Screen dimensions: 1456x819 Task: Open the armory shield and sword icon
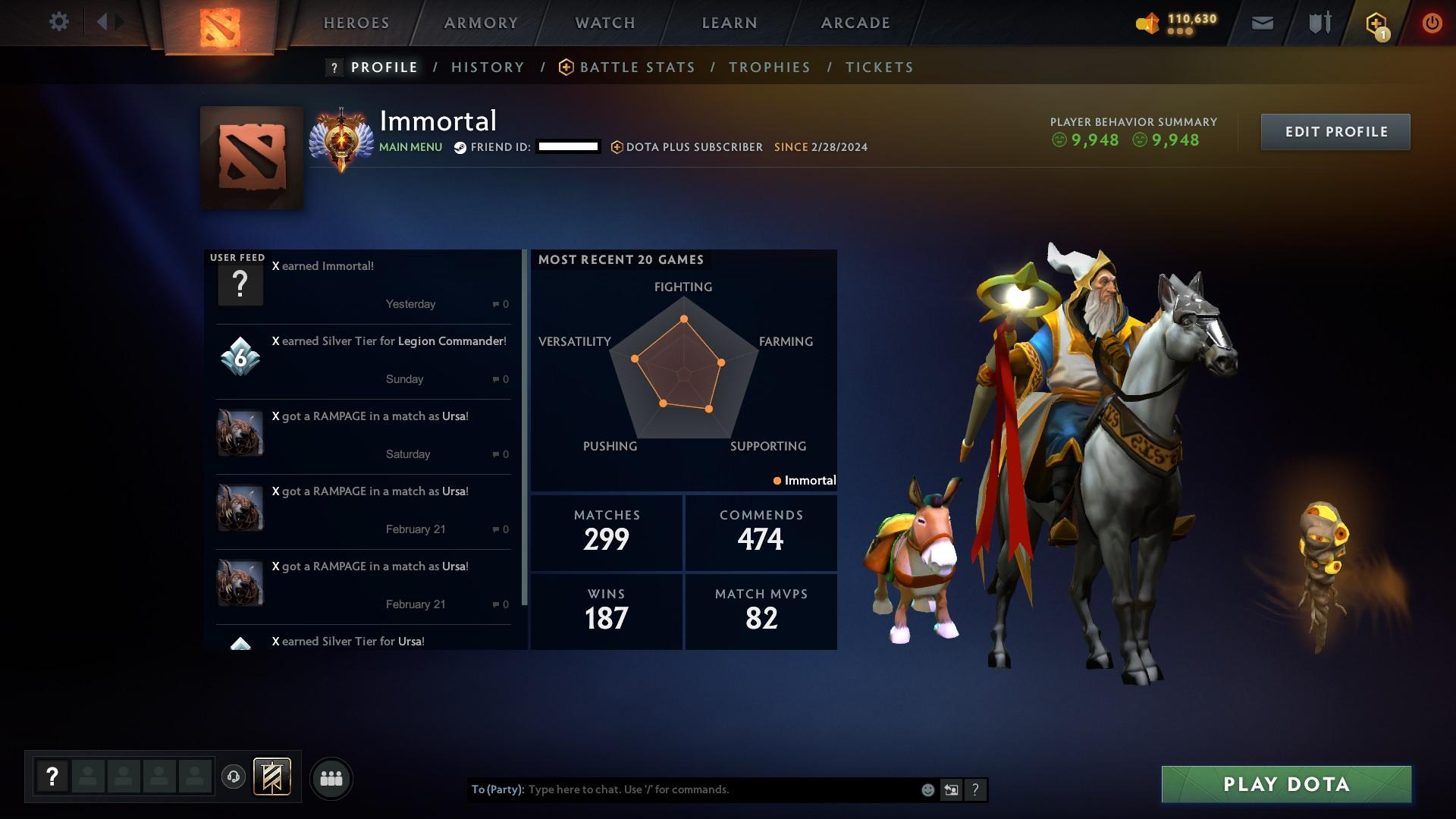pyautogui.click(x=1319, y=22)
